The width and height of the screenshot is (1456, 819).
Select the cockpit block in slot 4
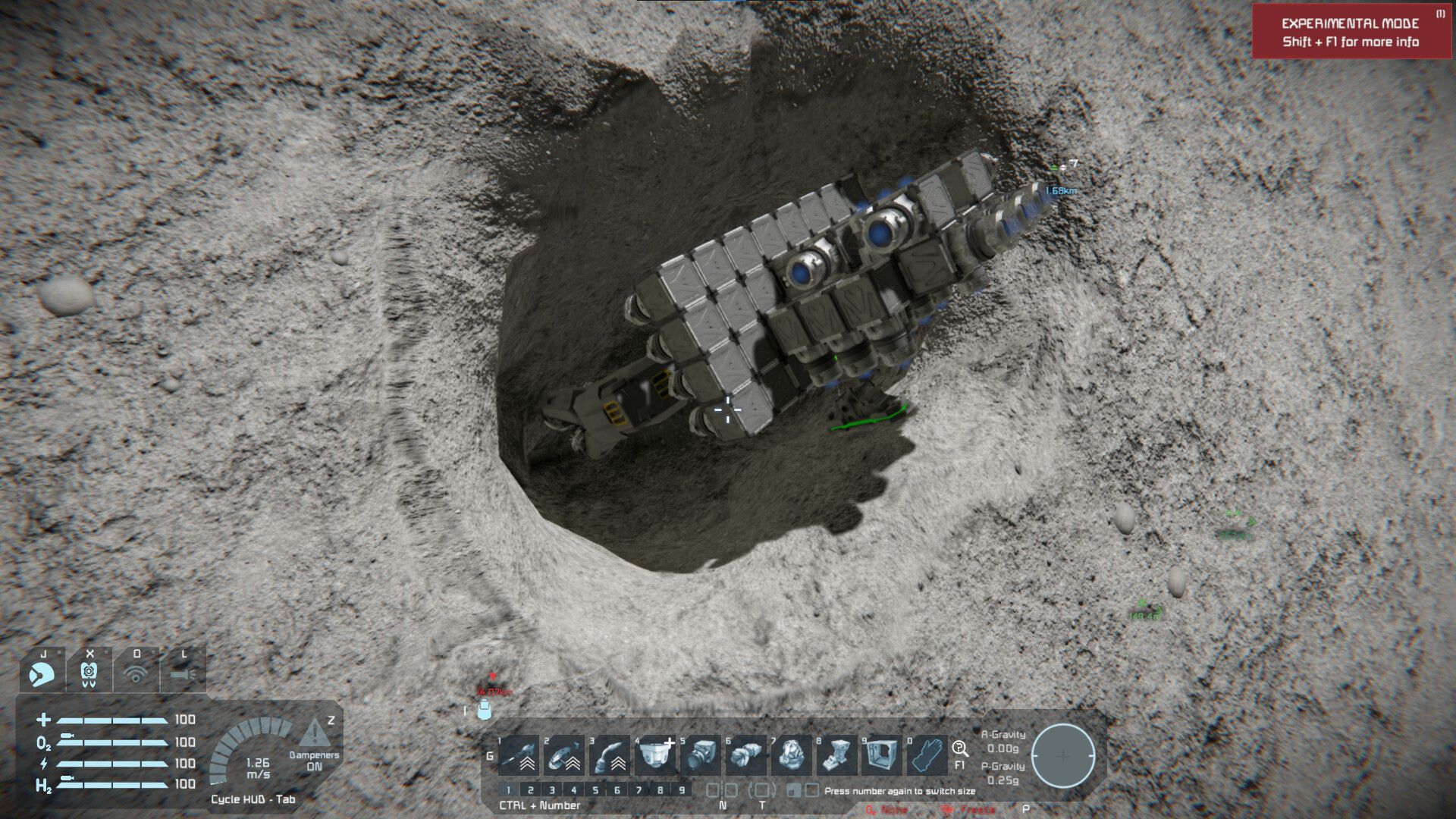[656, 755]
